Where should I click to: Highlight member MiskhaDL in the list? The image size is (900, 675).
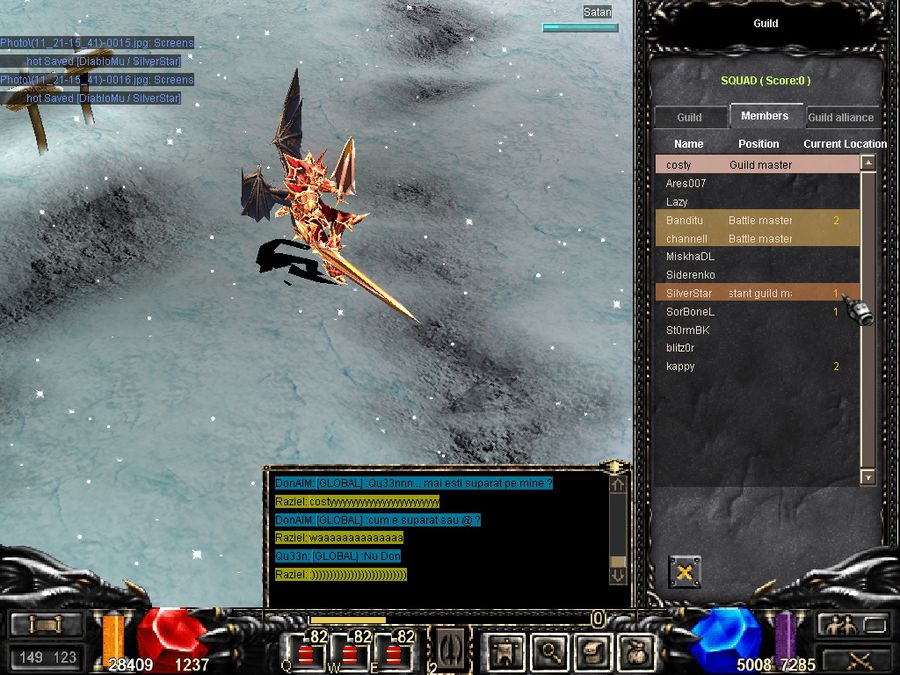[x=756, y=257]
